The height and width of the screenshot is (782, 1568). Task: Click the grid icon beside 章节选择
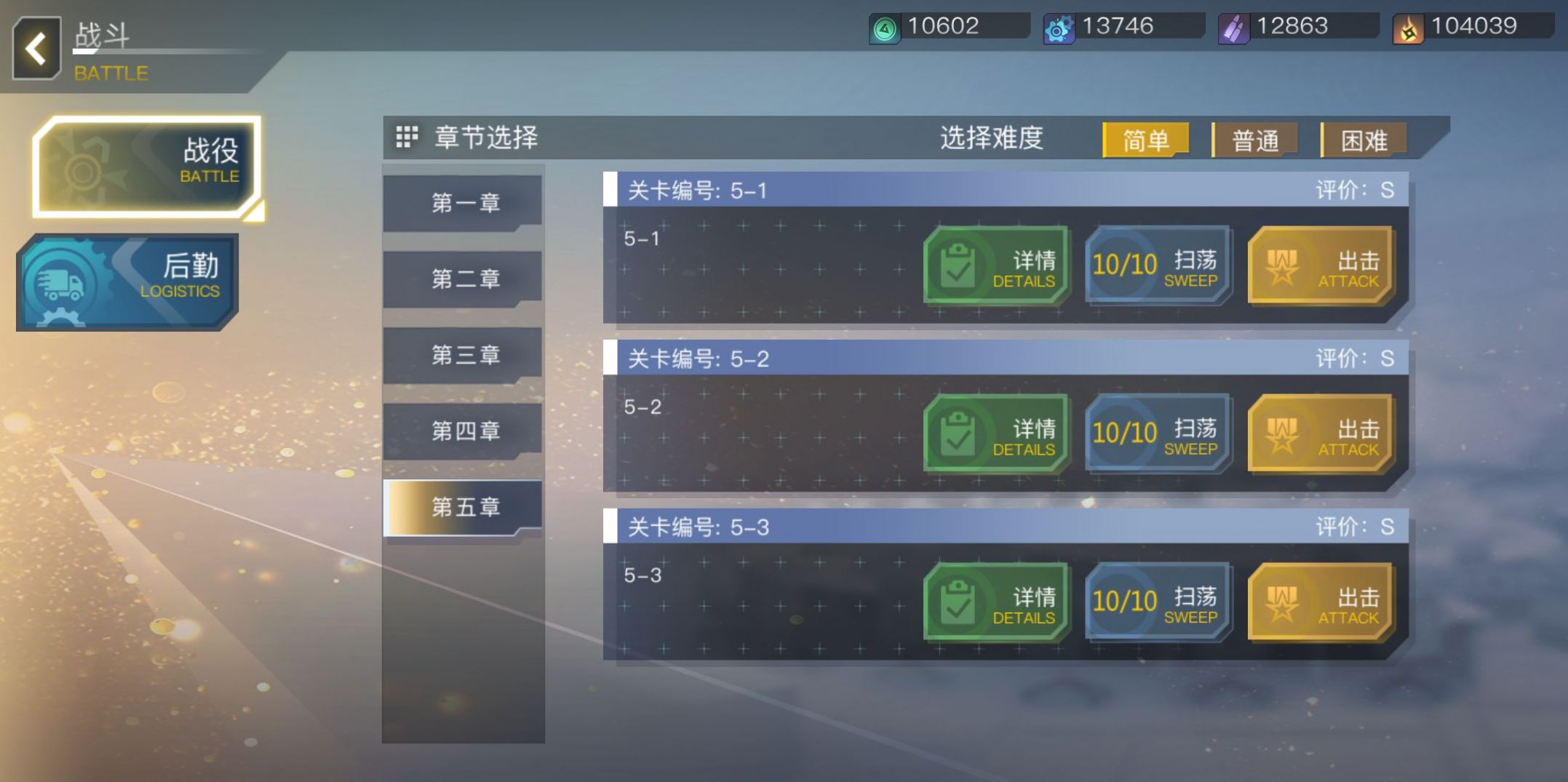click(407, 137)
